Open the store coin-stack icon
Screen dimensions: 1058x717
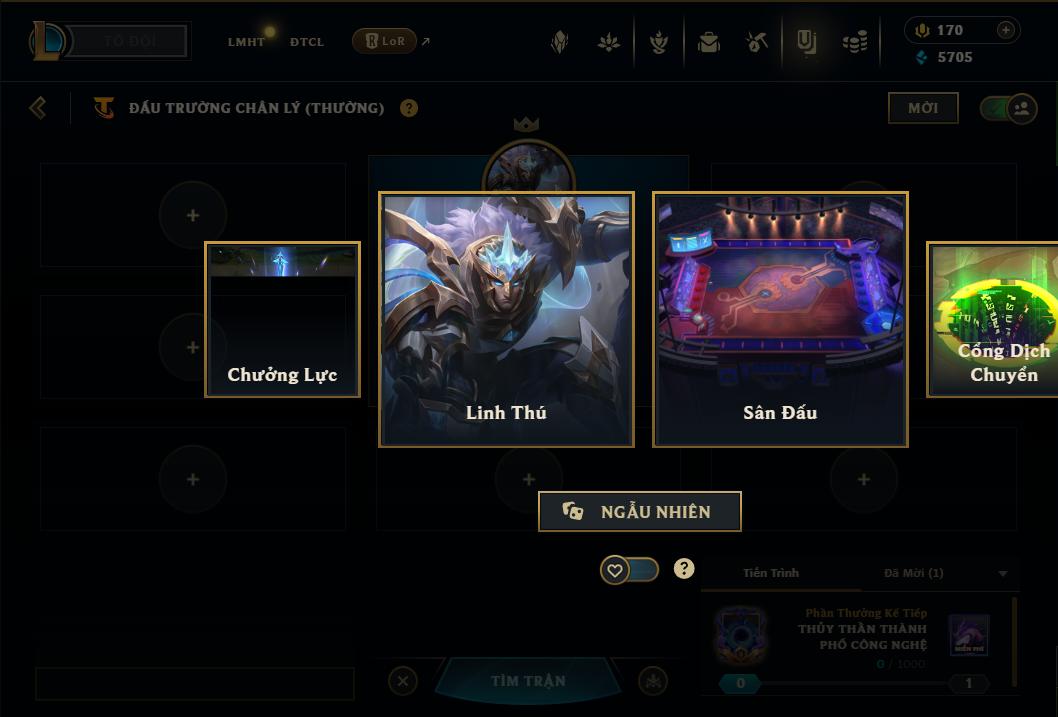click(855, 42)
